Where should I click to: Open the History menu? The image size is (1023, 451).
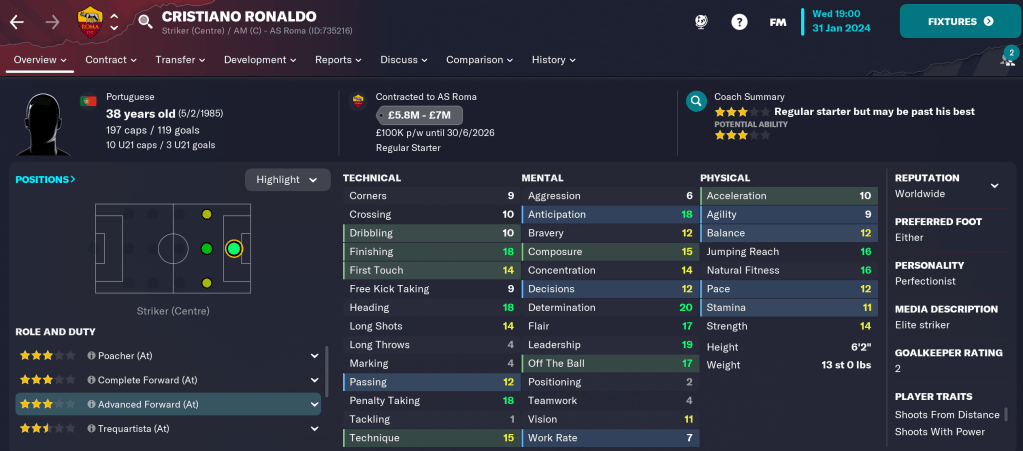554,60
